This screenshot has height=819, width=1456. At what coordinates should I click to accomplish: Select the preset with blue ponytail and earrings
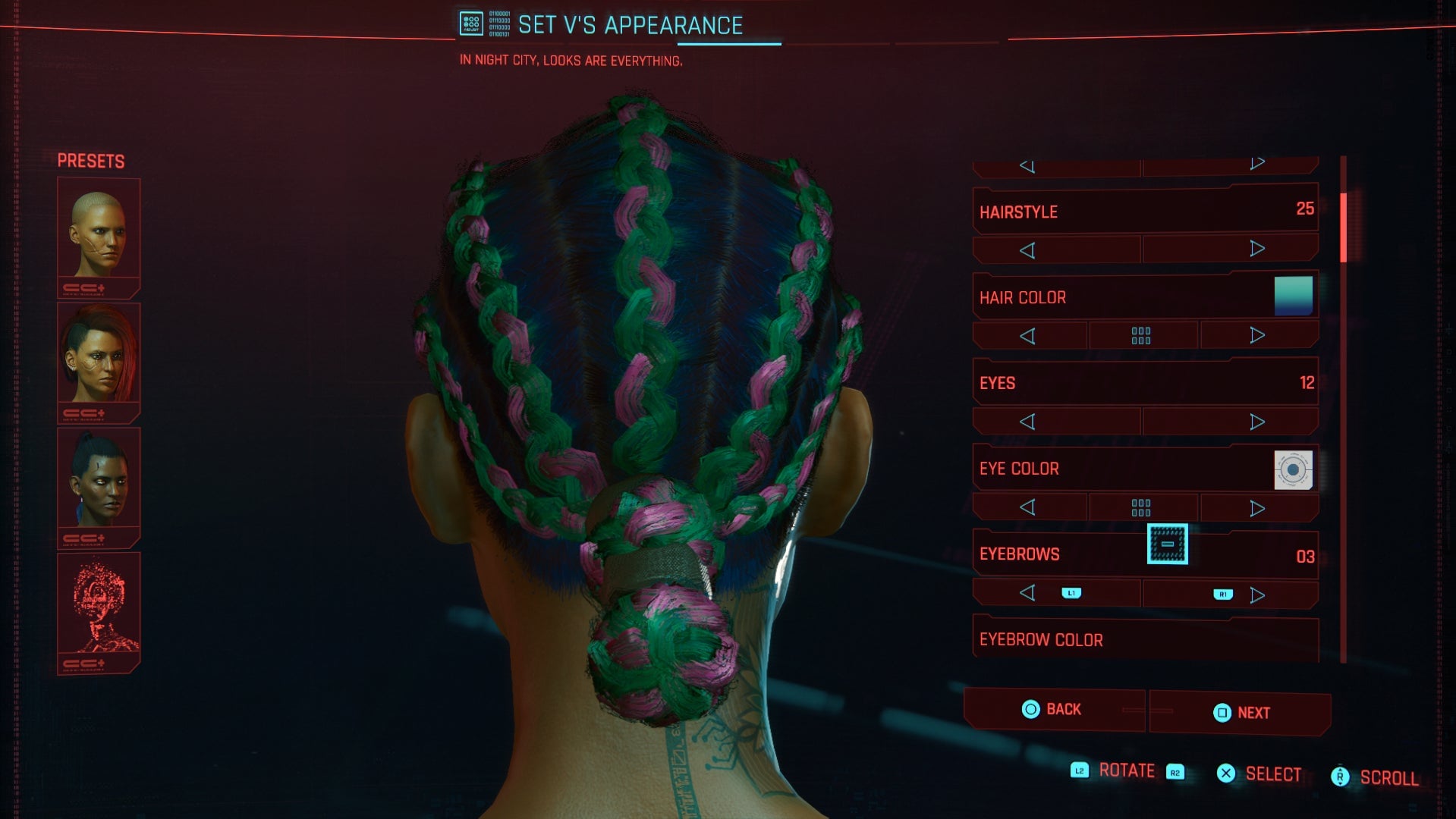tap(99, 482)
